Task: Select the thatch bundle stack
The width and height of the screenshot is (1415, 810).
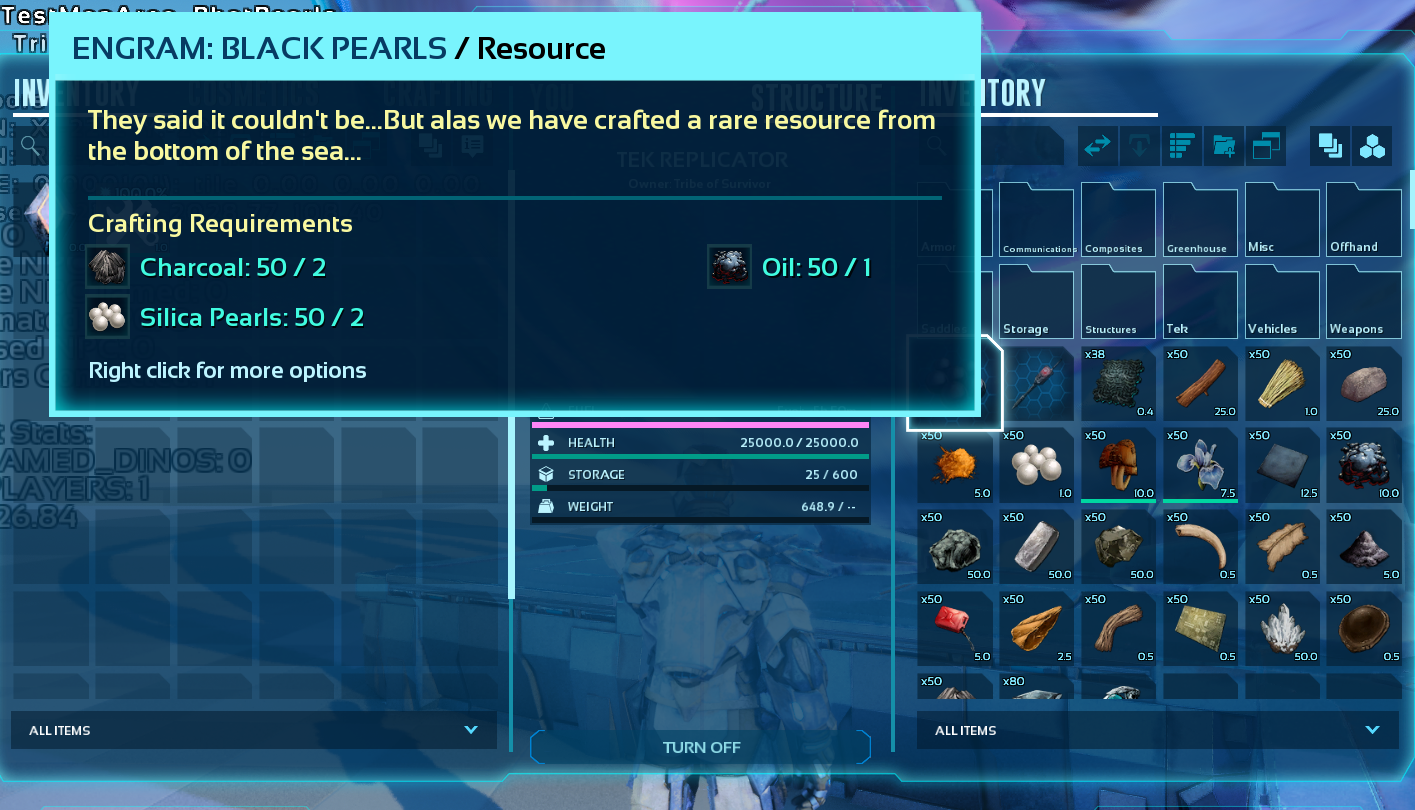Action: pyautogui.click(x=1281, y=383)
